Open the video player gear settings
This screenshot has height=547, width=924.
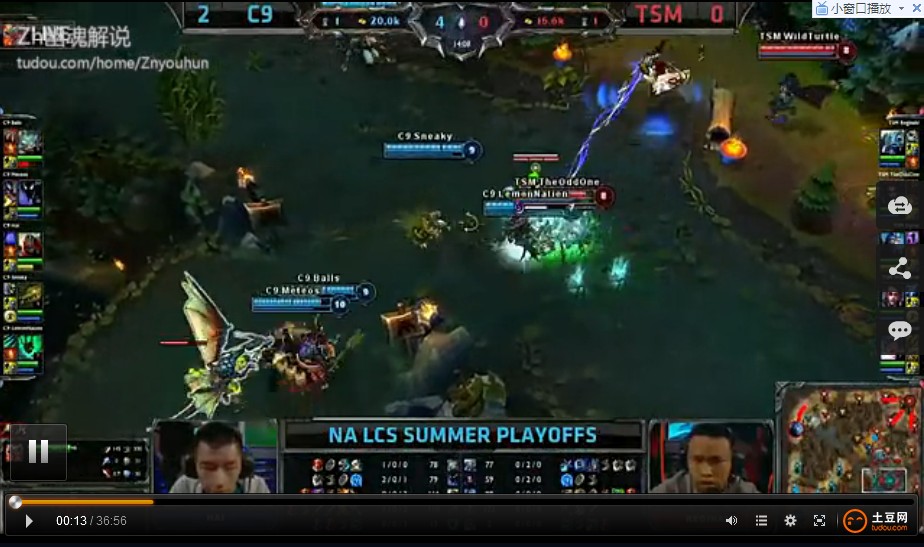coord(790,521)
